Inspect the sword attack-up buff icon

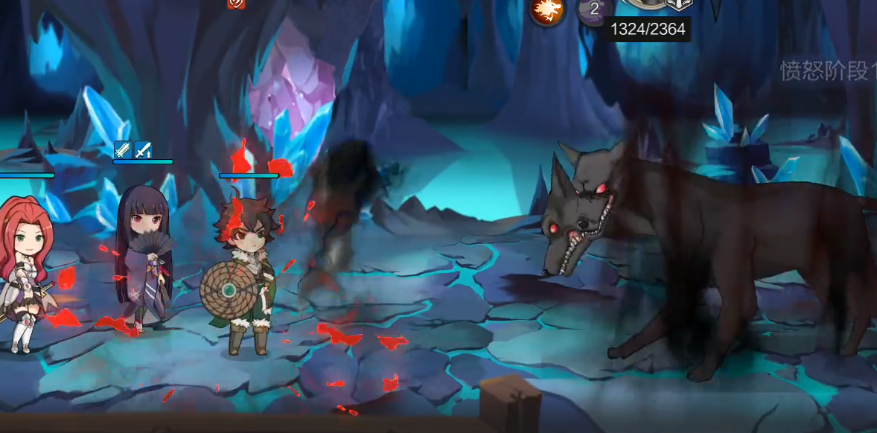pos(144,150)
